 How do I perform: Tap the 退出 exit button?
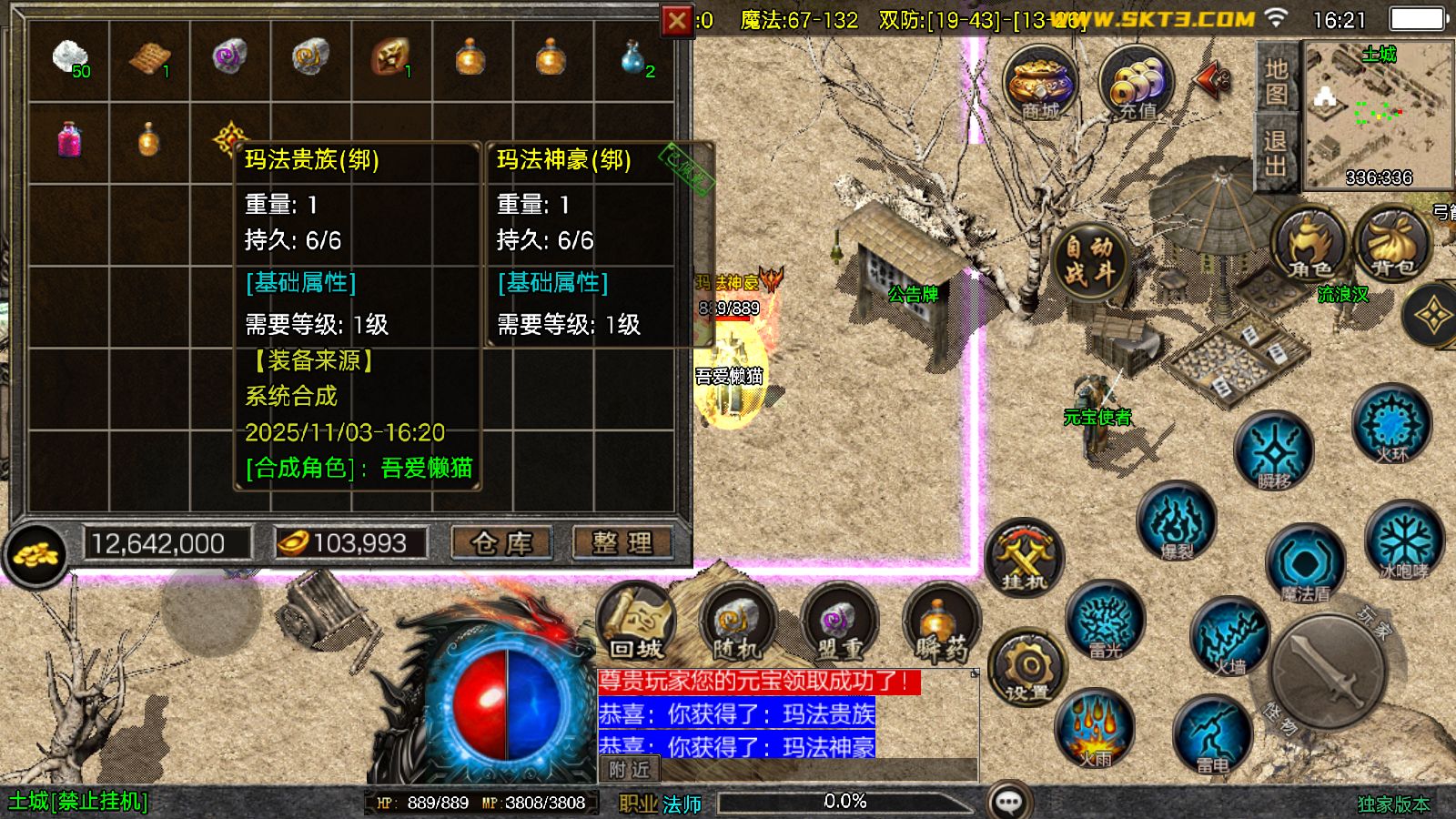(x=1276, y=153)
